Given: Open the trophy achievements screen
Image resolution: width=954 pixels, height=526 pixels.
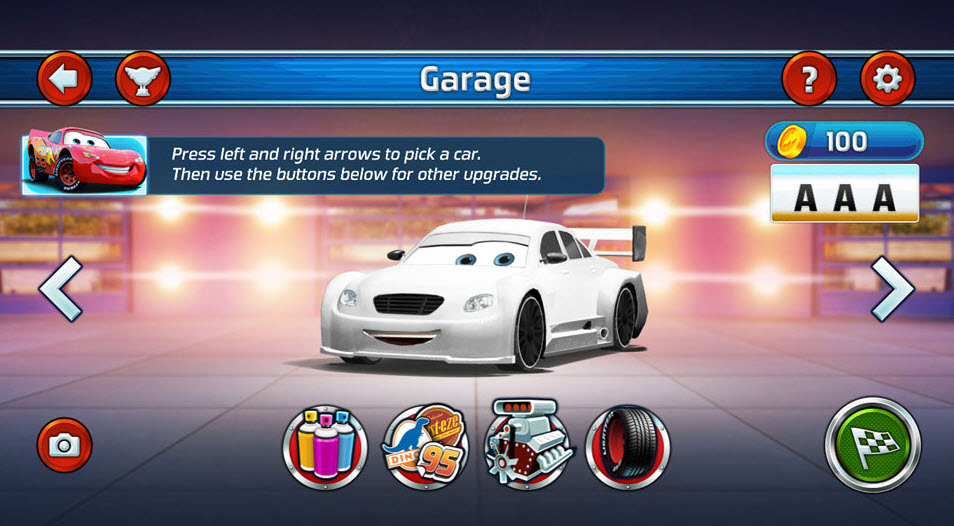Looking at the screenshot, I should [143, 78].
